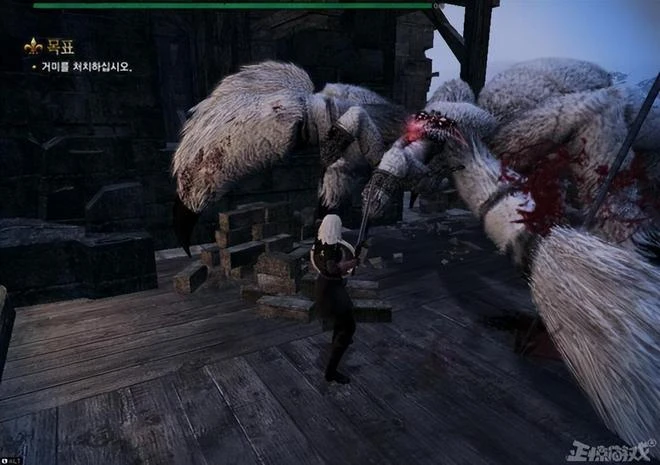This screenshot has width=660, height=465.
Task: Select the spider kill objective entry
Action: coord(85,67)
